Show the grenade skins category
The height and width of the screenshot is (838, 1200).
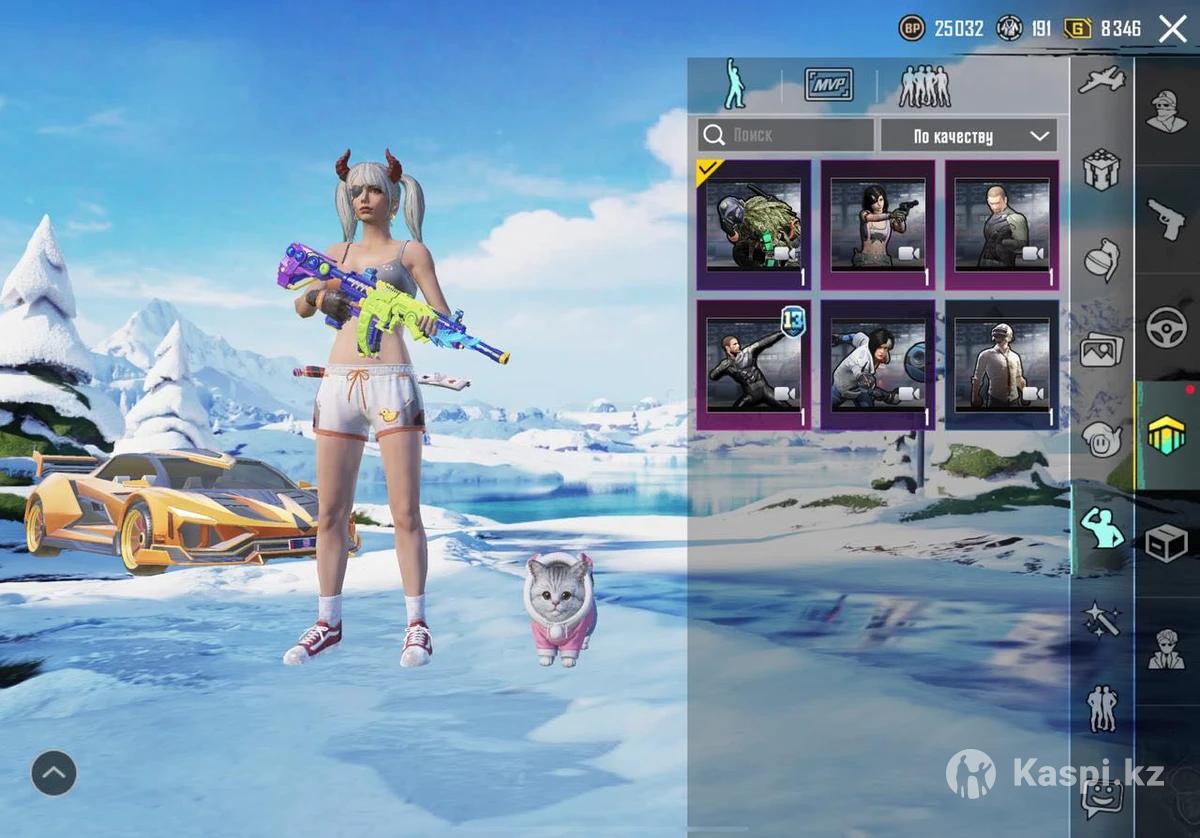click(x=1102, y=260)
